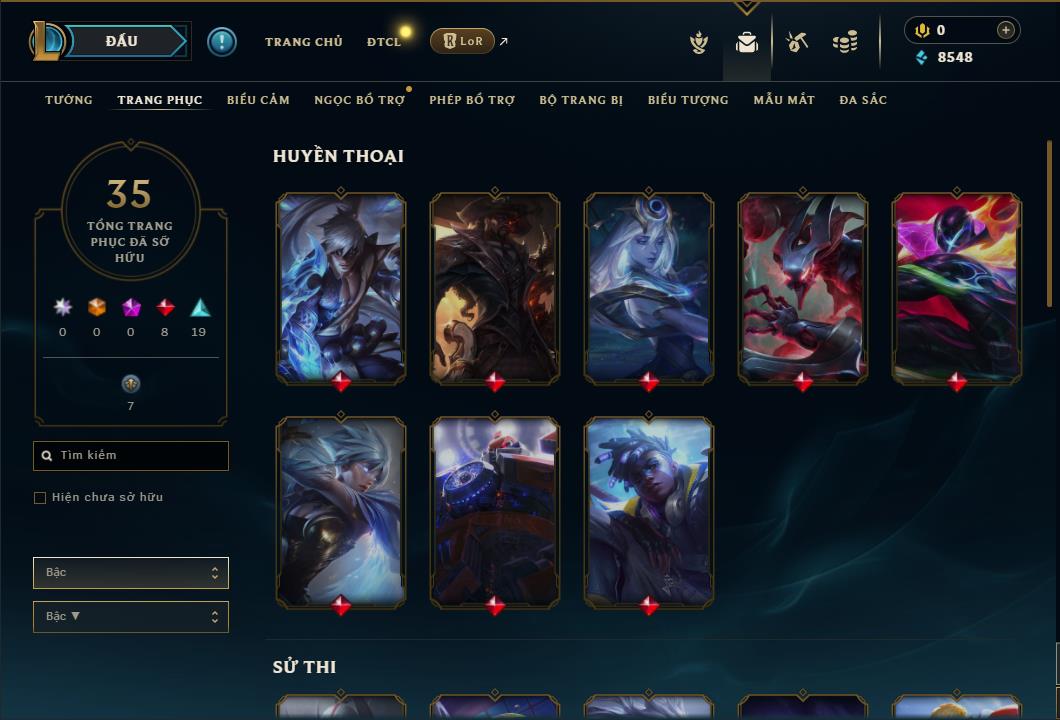Open the NGỌC BỔ TRỢ tab
This screenshot has height=720, width=1060.
[359, 100]
